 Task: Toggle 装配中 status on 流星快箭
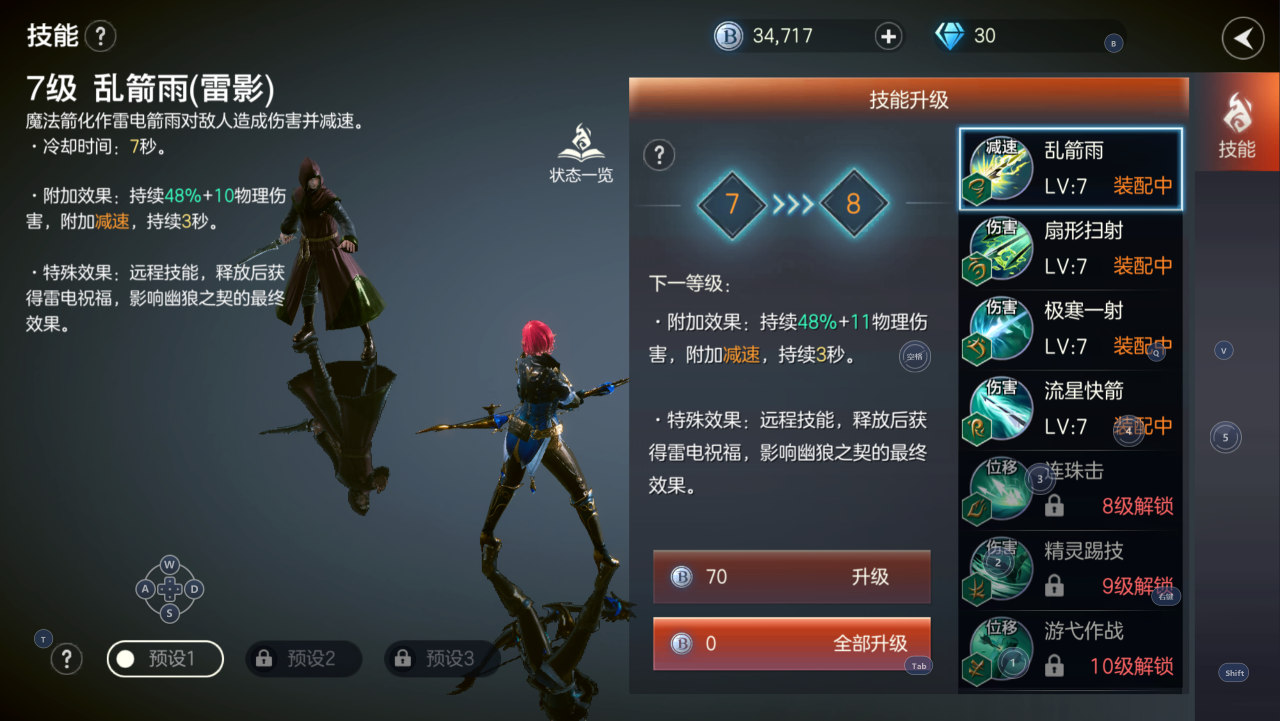coord(1143,427)
